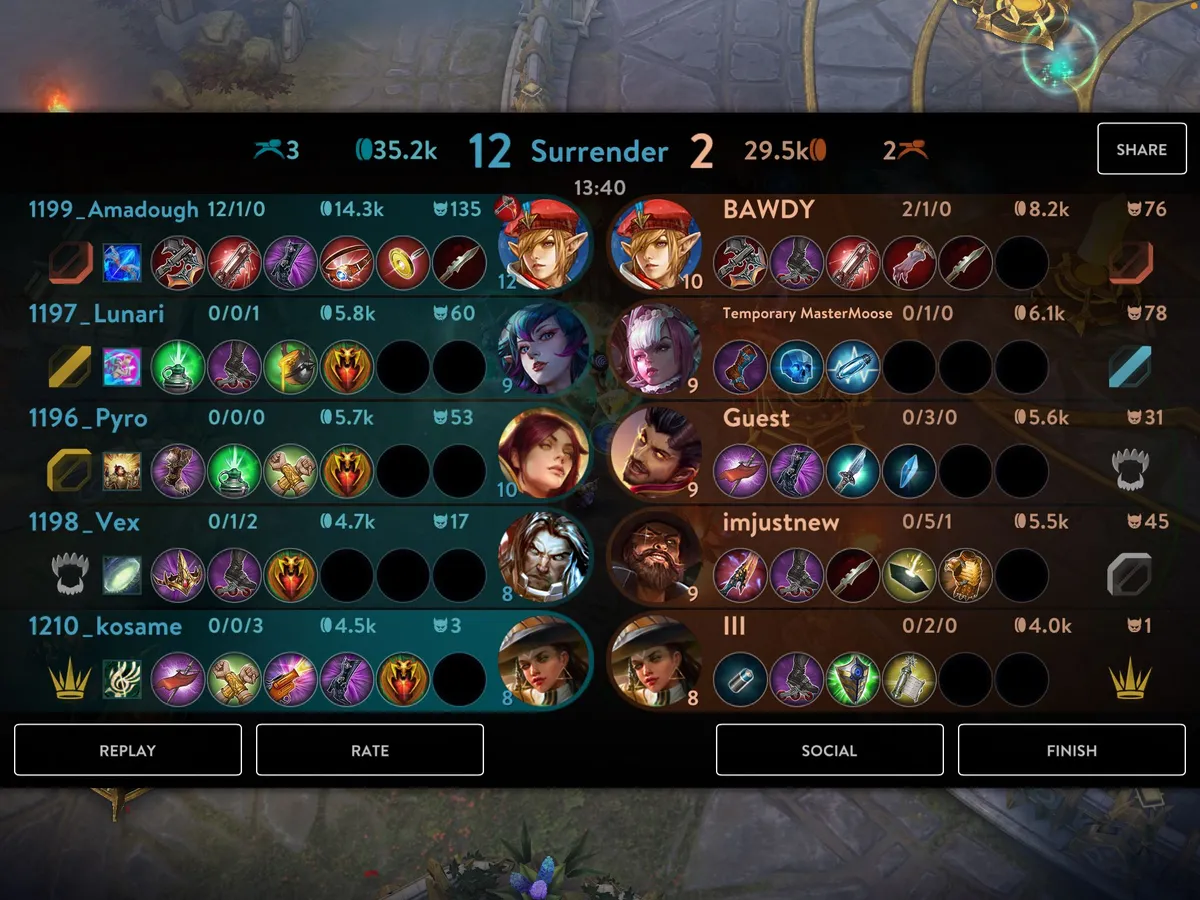This screenshot has width=1200, height=900.
Task: Select player row 1199_Amadough
Action: [x=113, y=210]
